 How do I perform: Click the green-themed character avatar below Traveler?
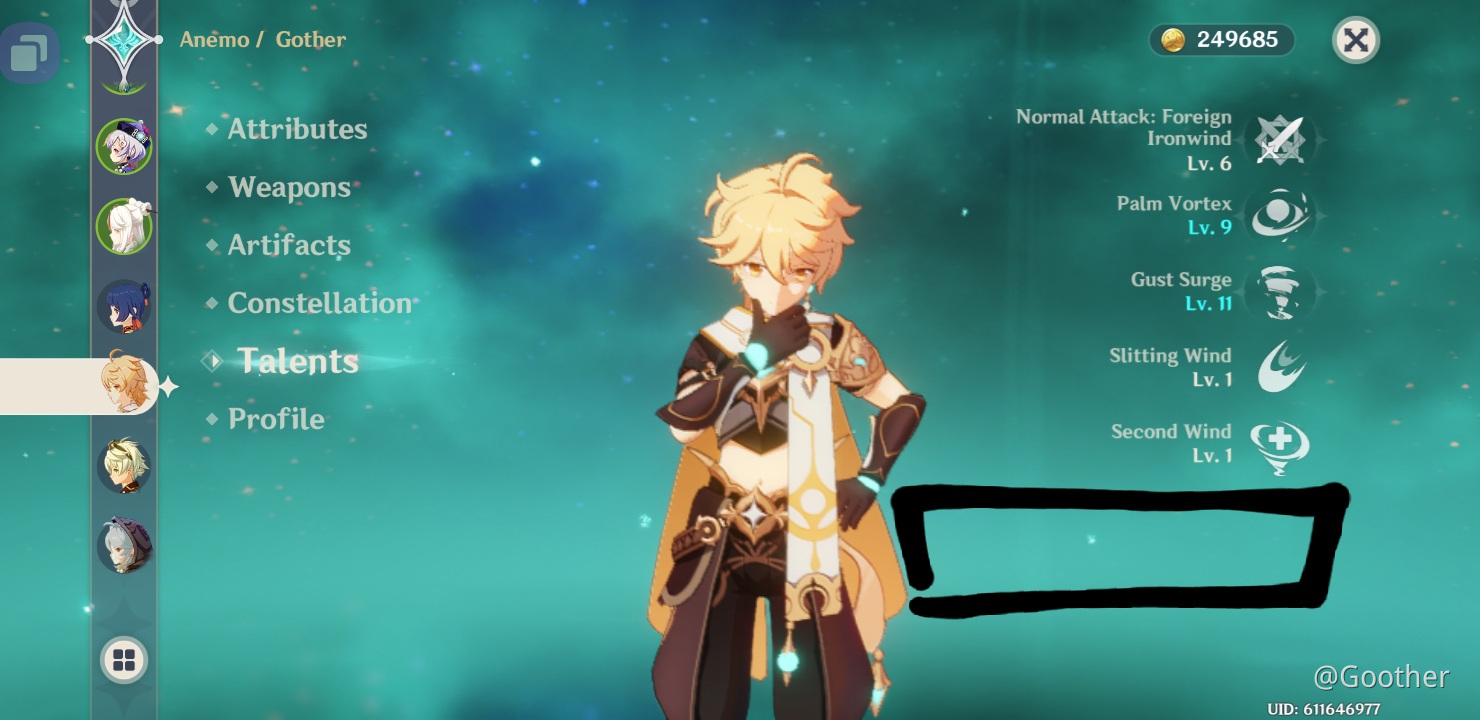124,463
